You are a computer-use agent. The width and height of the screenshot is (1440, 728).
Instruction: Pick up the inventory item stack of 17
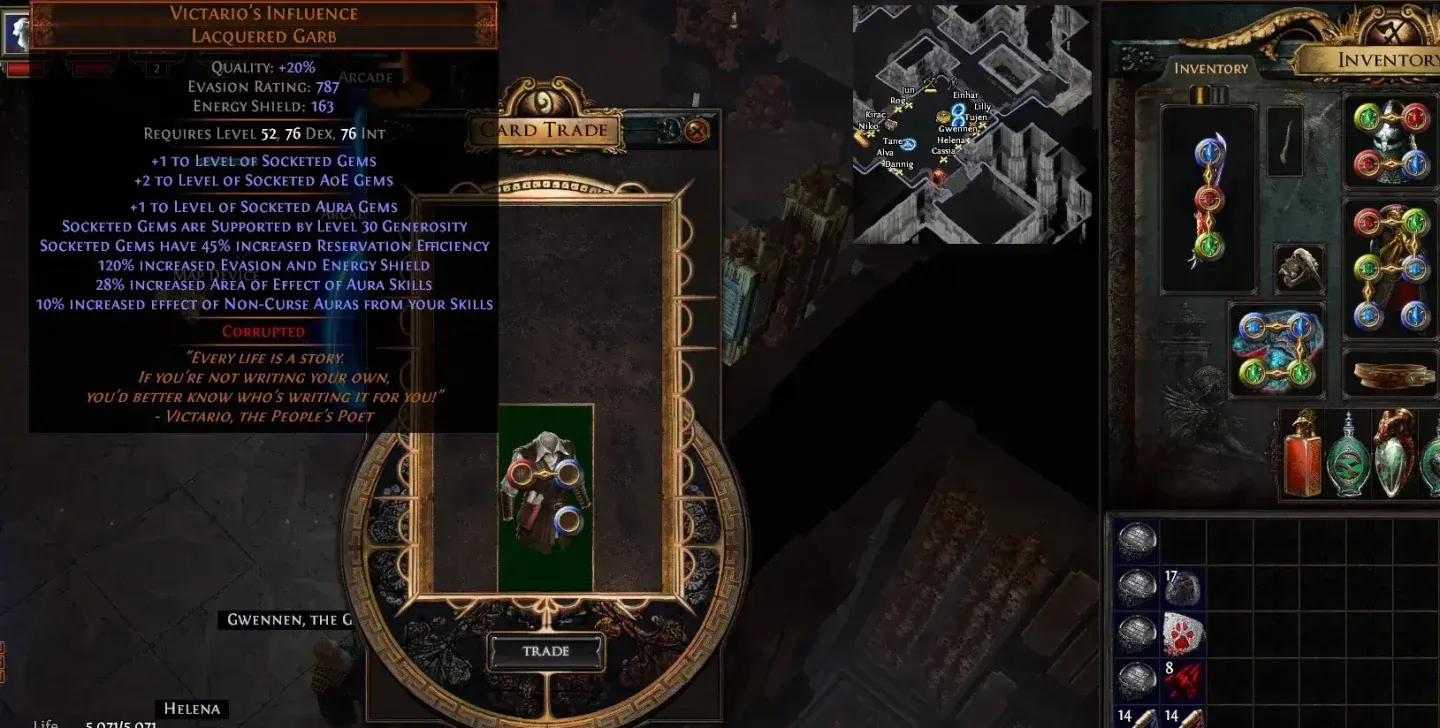pyautogui.click(x=1183, y=588)
